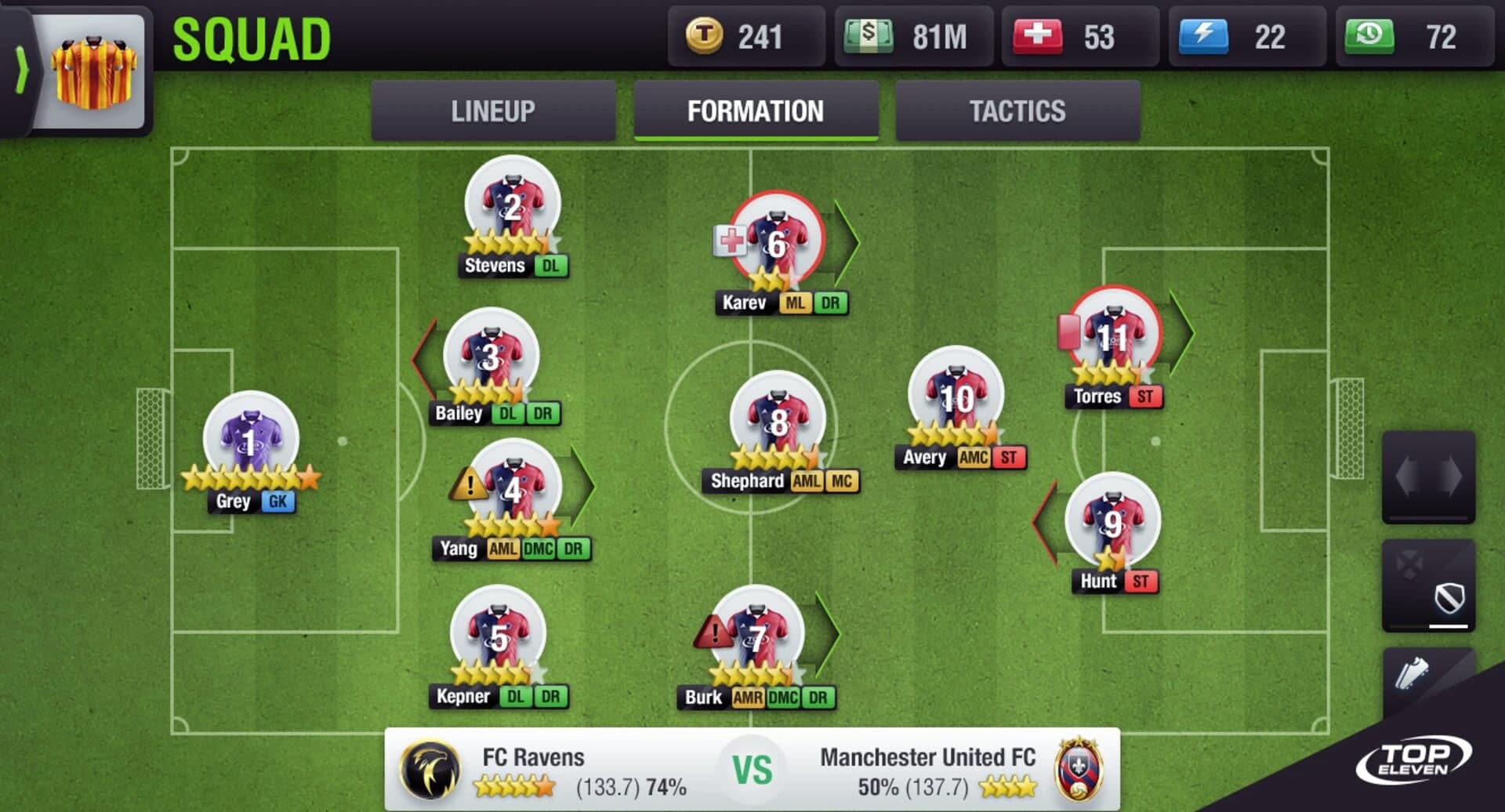The image size is (1505, 812).
Task: Click the blue lightning rest packs icon
Action: [1202, 36]
